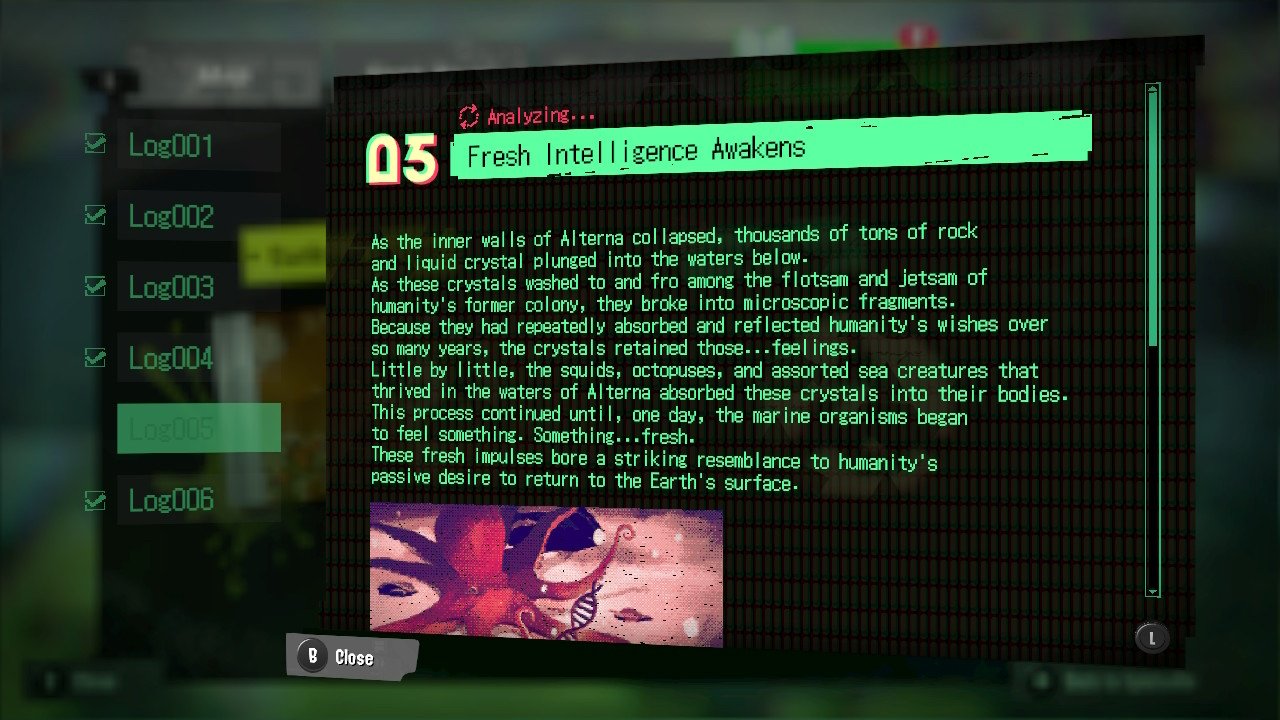Click the checkmark icon beside Log001
Viewport: 1280px width, 720px height.
pyautogui.click(x=95, y=144)
